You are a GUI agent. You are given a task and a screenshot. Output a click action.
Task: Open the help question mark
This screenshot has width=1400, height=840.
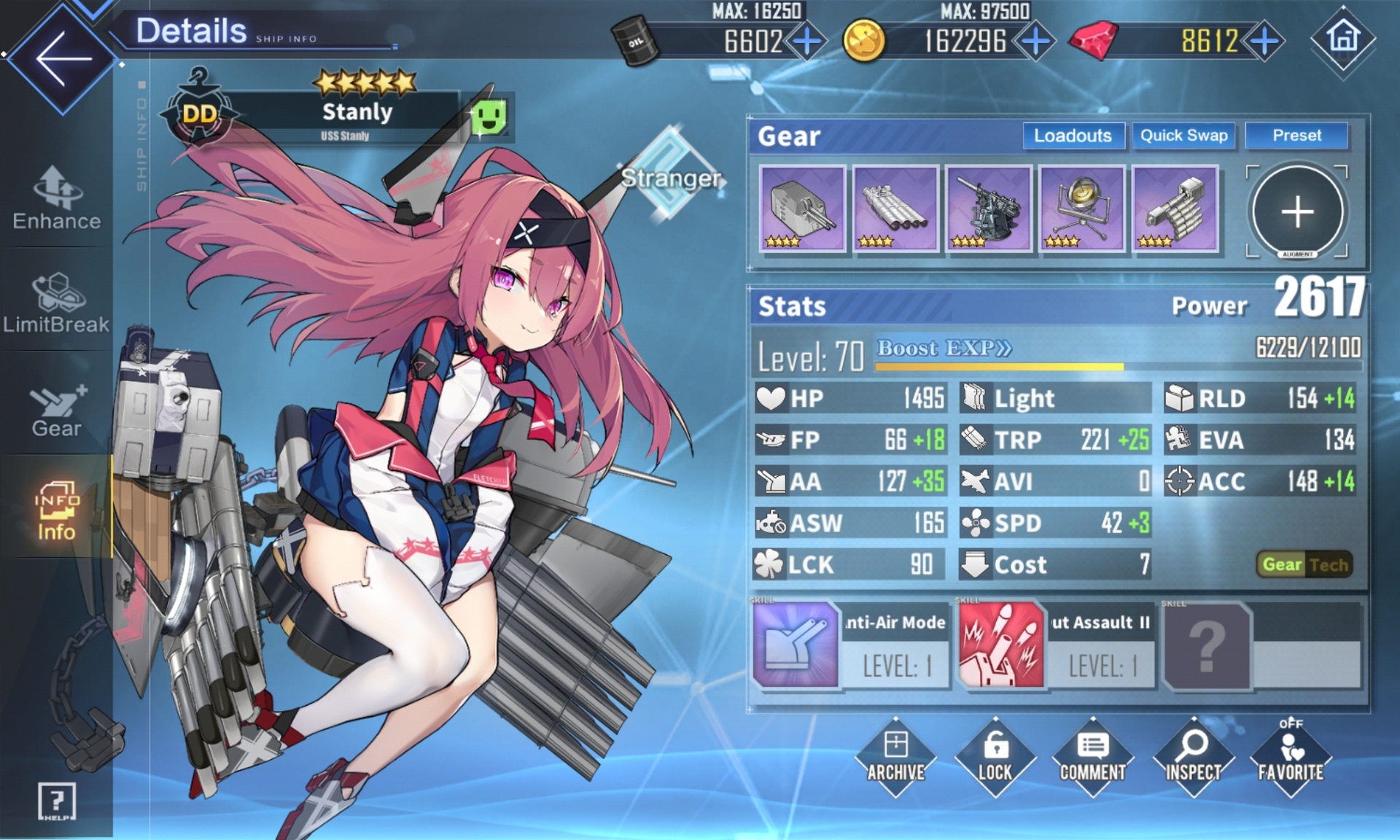point(56,801)
